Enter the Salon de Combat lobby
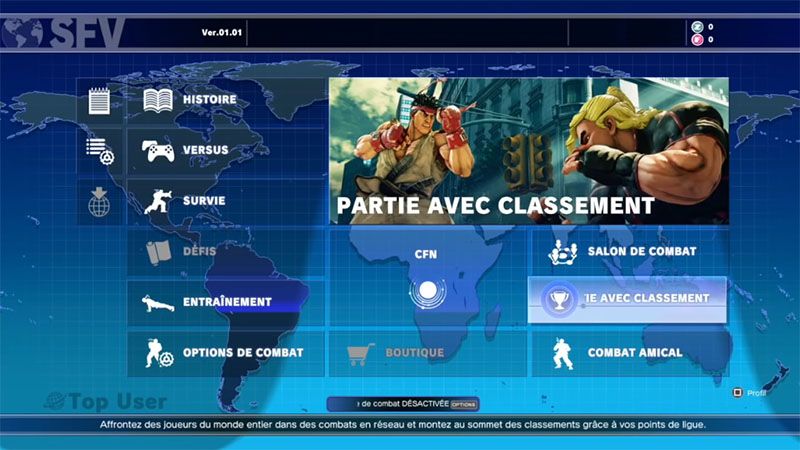800x450 pixels. (x=627, y=251)
